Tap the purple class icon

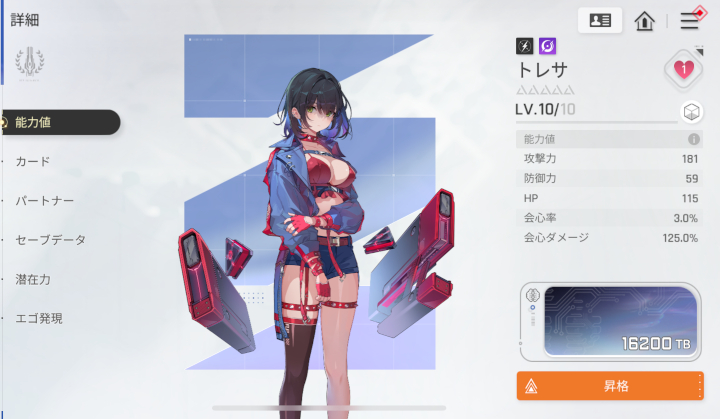pos(548,46)
